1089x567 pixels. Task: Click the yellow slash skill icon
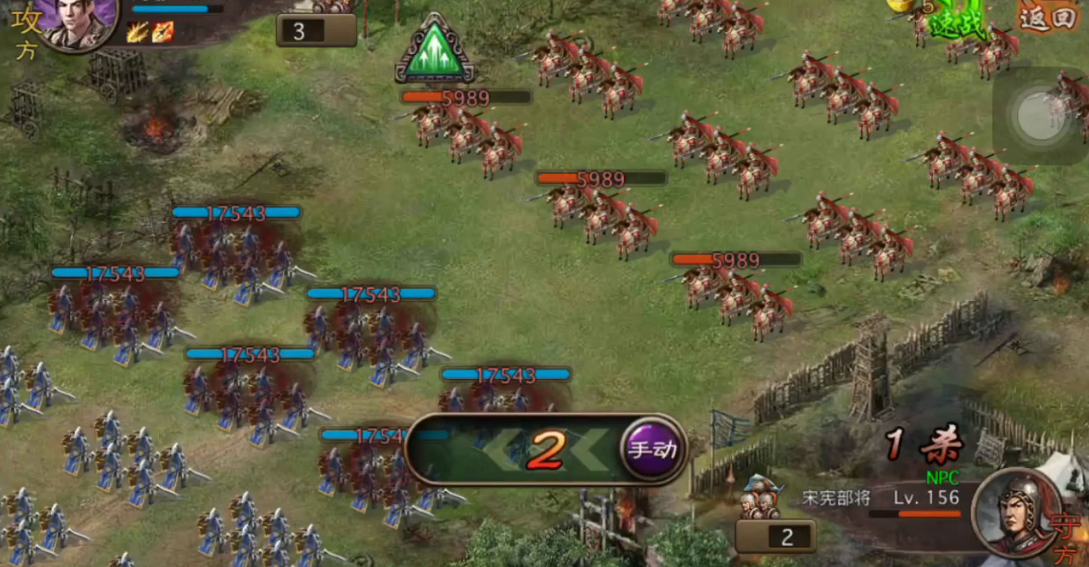tap(138, 32)
